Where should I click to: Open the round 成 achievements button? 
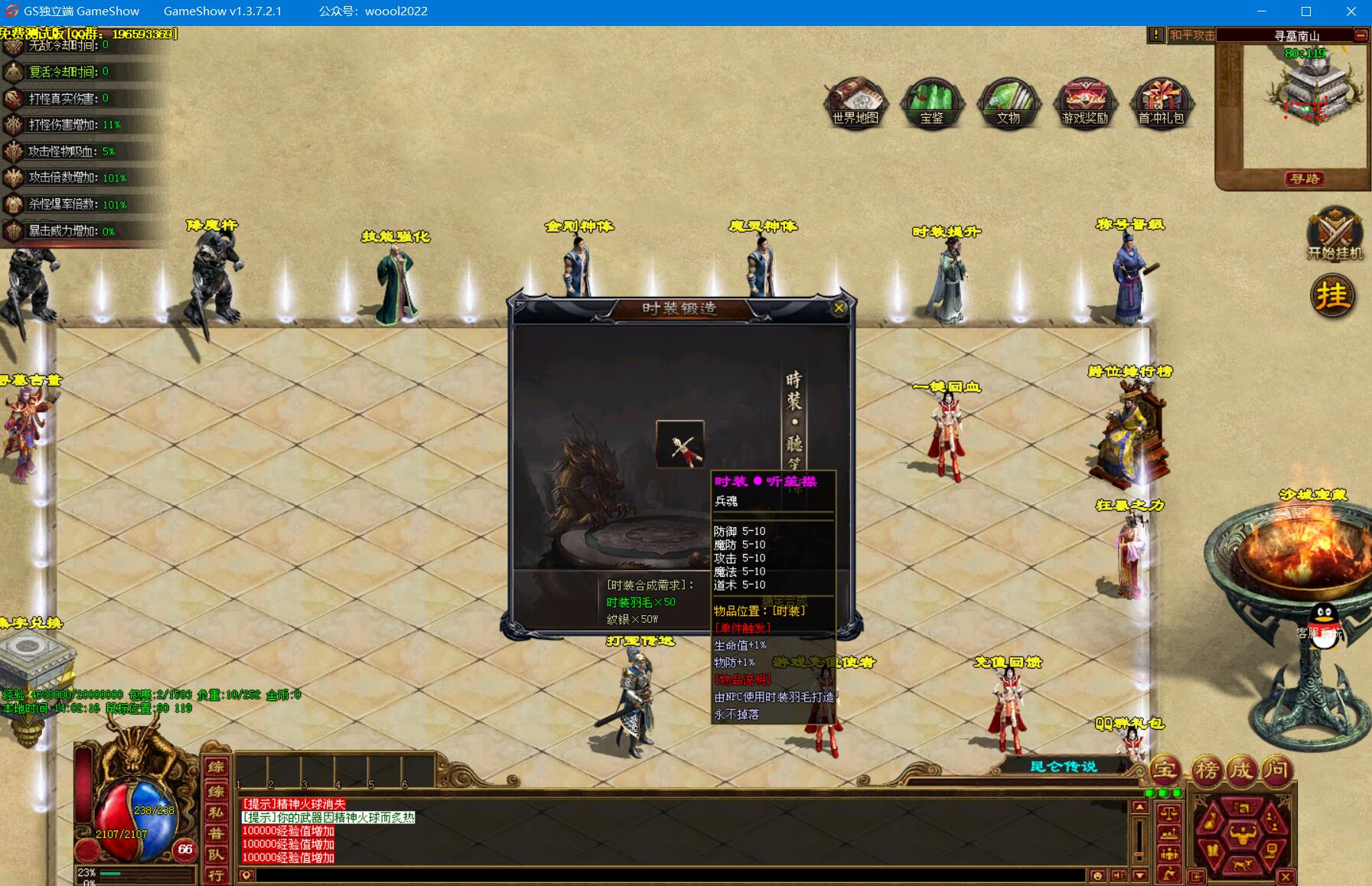(1241, 770)
